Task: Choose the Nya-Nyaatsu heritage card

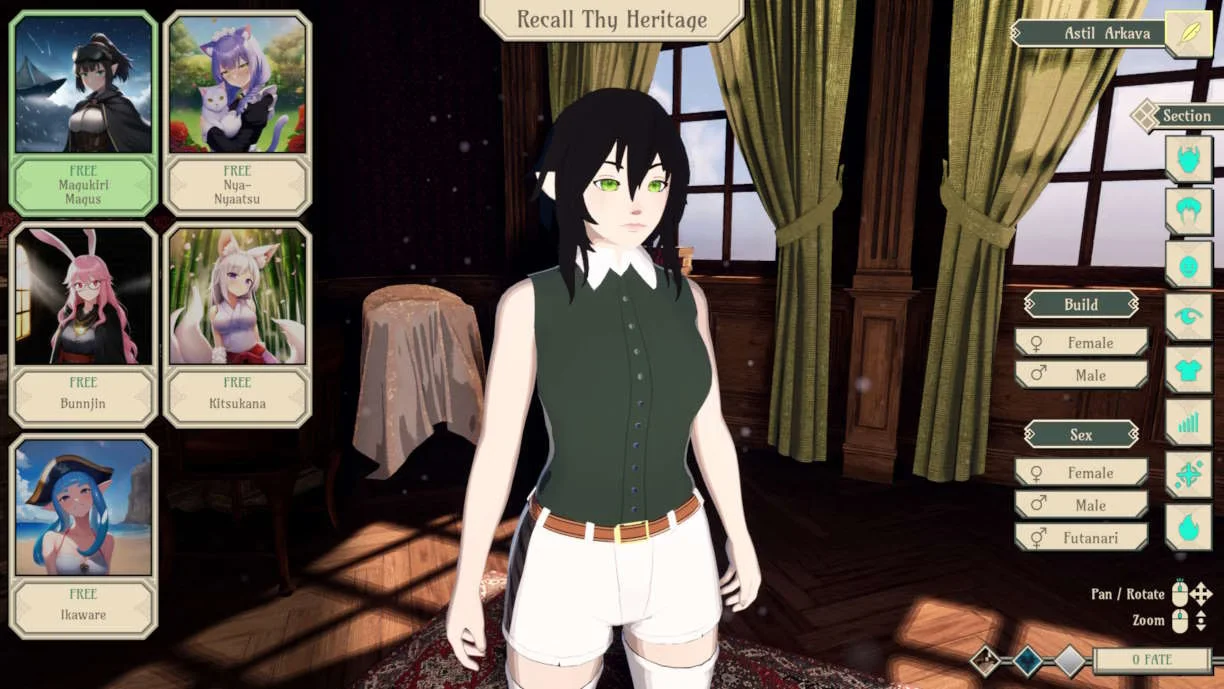Action: [x=237, y=113]
